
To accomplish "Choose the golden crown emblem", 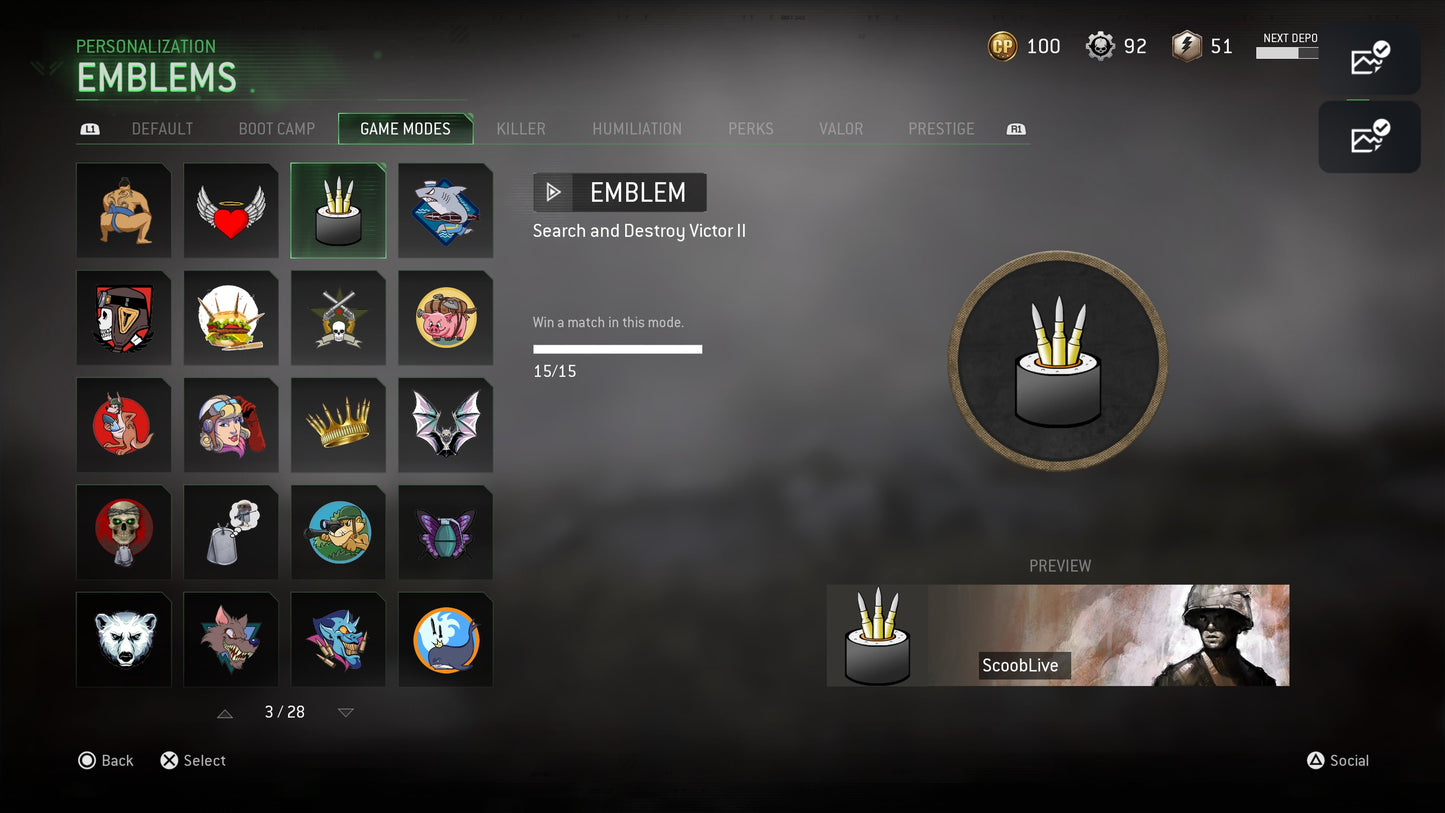I will (338, 424).
